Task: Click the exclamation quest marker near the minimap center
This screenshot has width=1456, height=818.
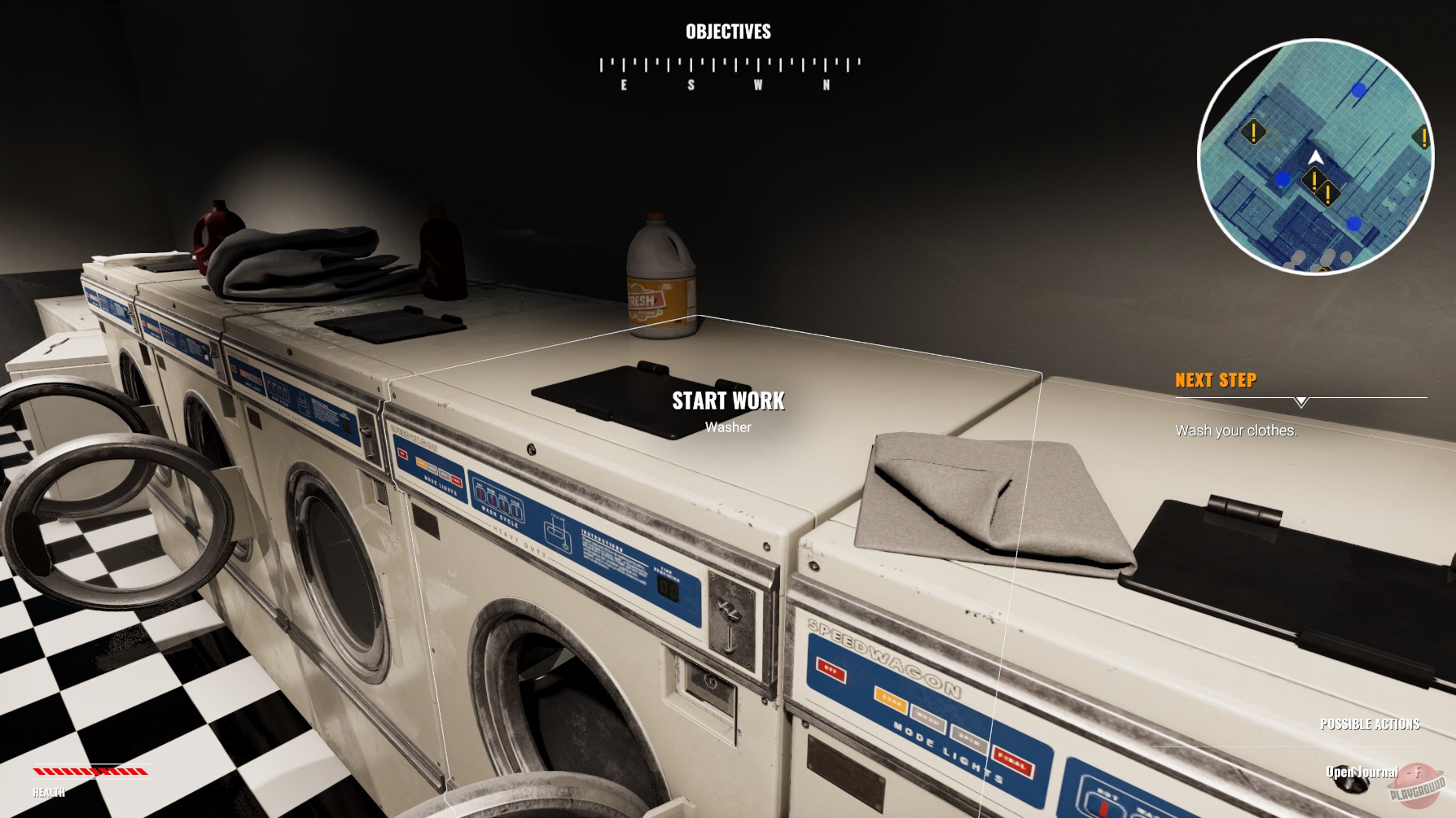Action: [1315, 180]
